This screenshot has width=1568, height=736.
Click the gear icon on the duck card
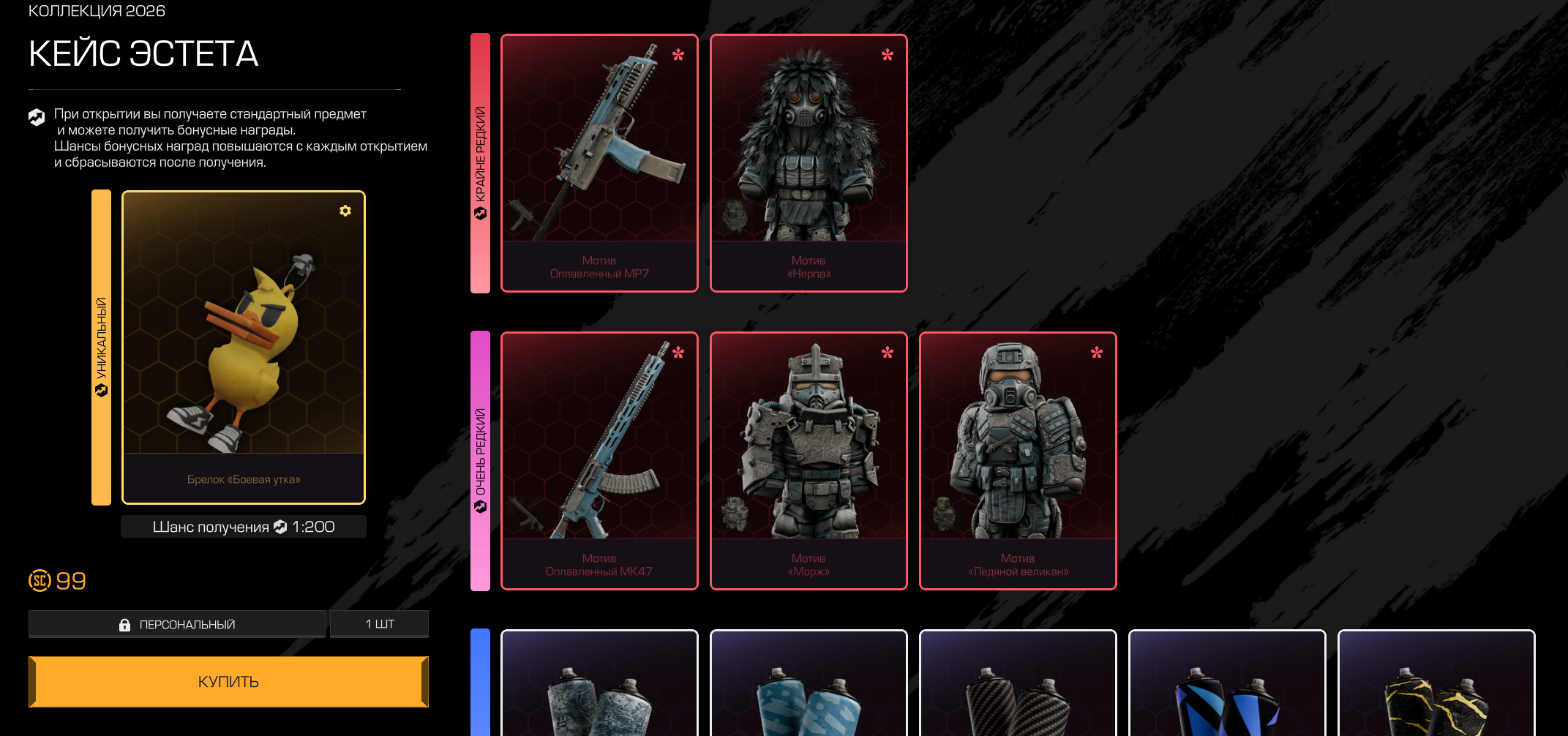click(x=345, y=211)
